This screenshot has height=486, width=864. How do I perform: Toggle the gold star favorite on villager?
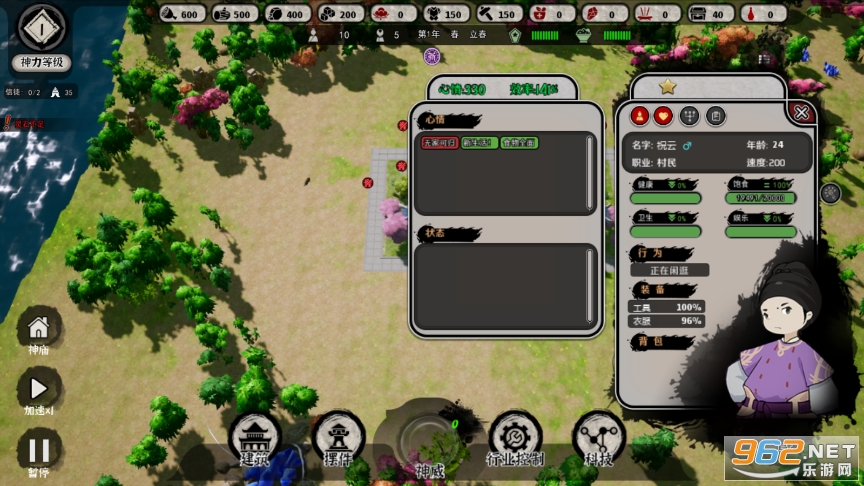coord(668,87)
